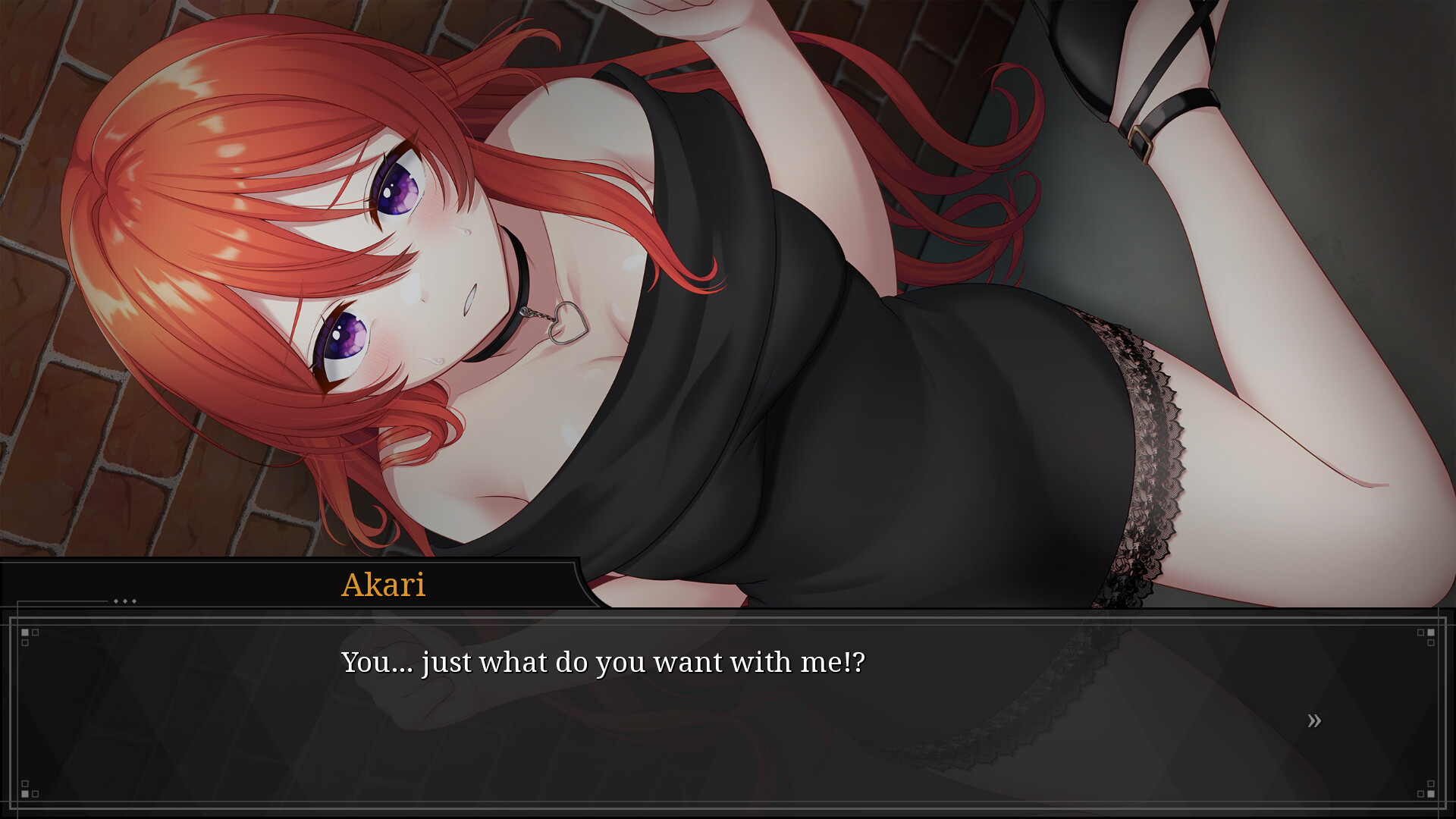Click the filled square marker in bottom-right corner

[x=1431, y=793]
